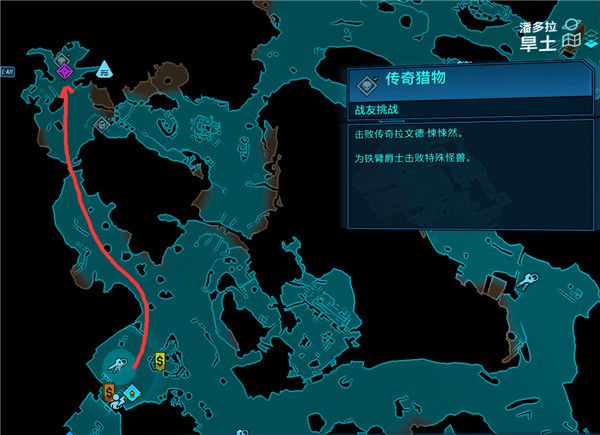Click the player position marker on map
This screenshot has height=435, width=600.
coord(119,399)
